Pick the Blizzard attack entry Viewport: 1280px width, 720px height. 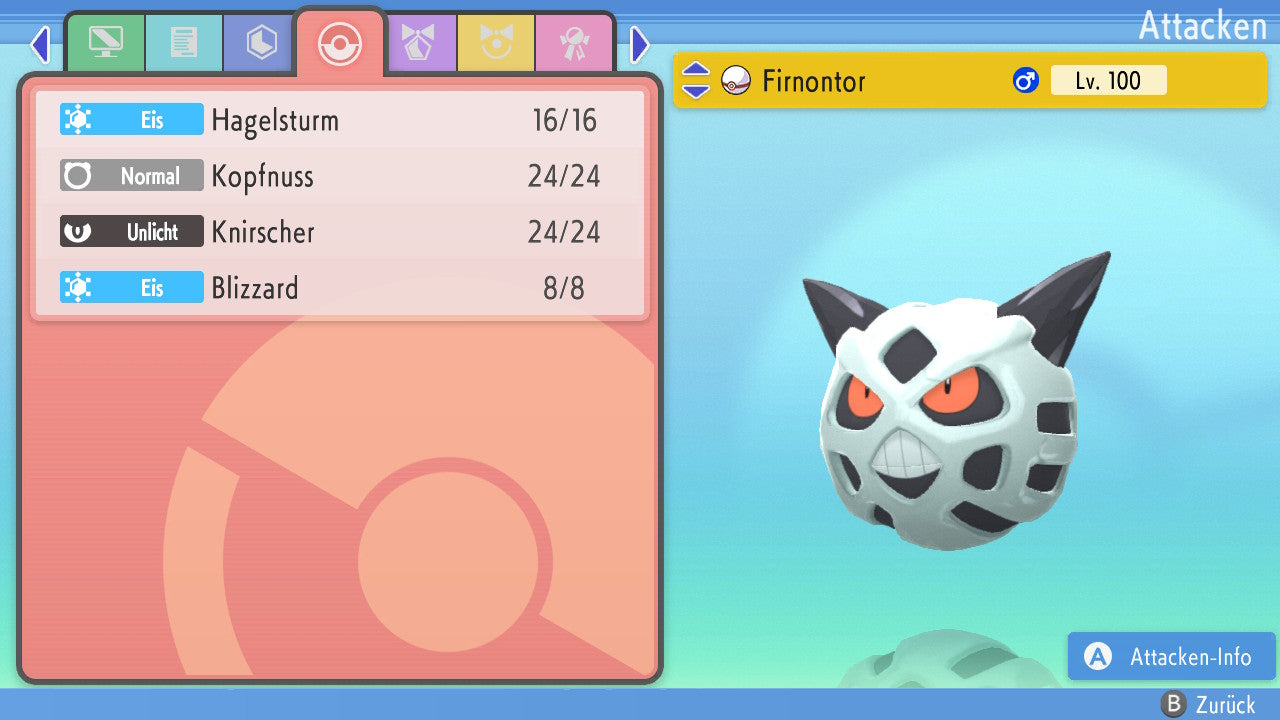coord(340,288)
